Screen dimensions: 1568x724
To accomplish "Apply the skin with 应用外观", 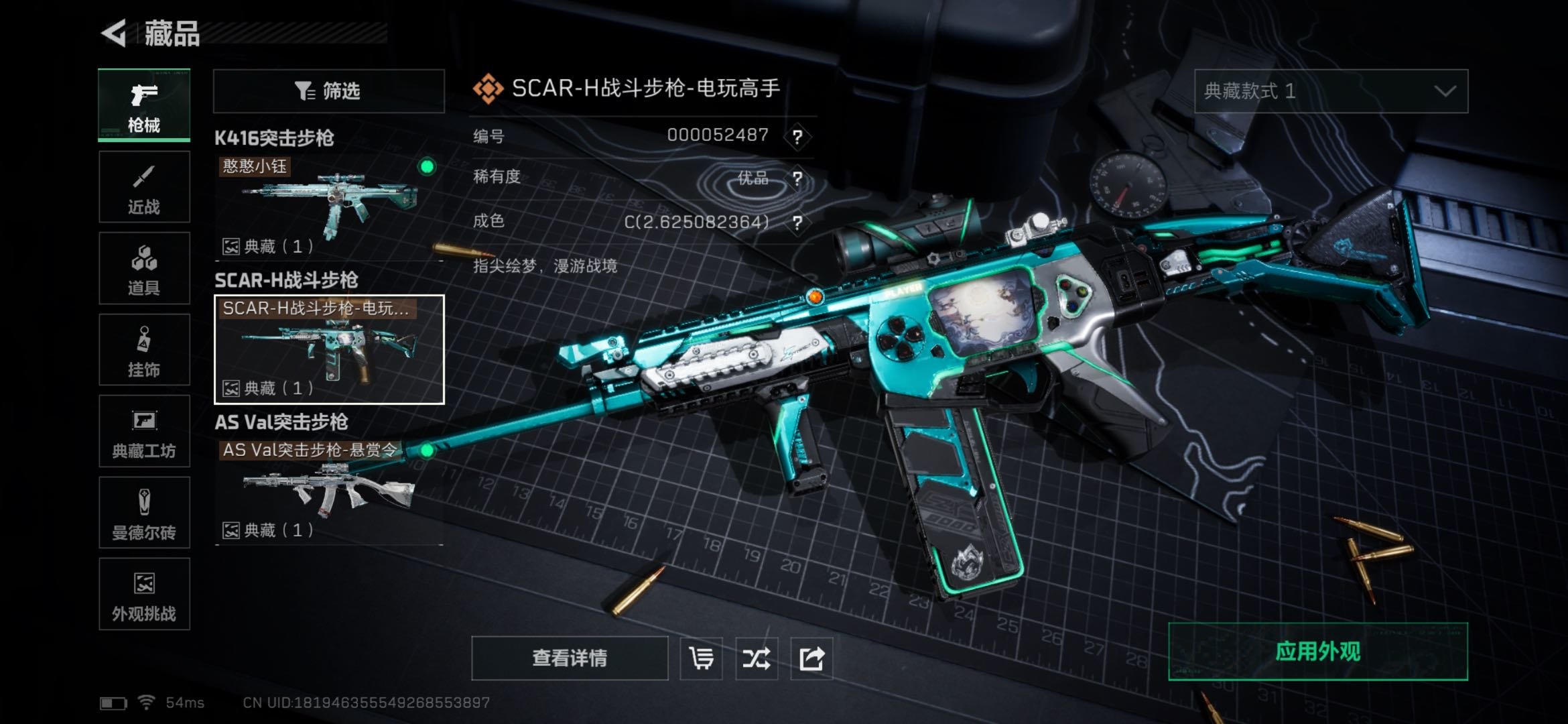I will (1317, 652).
